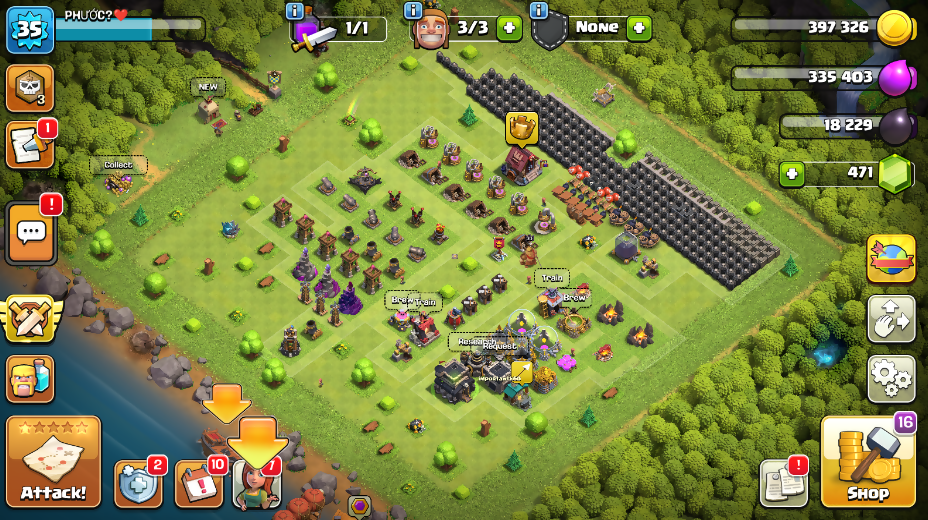Open the skull trophy league button
The image size is (928, 520).
(29, 89)
